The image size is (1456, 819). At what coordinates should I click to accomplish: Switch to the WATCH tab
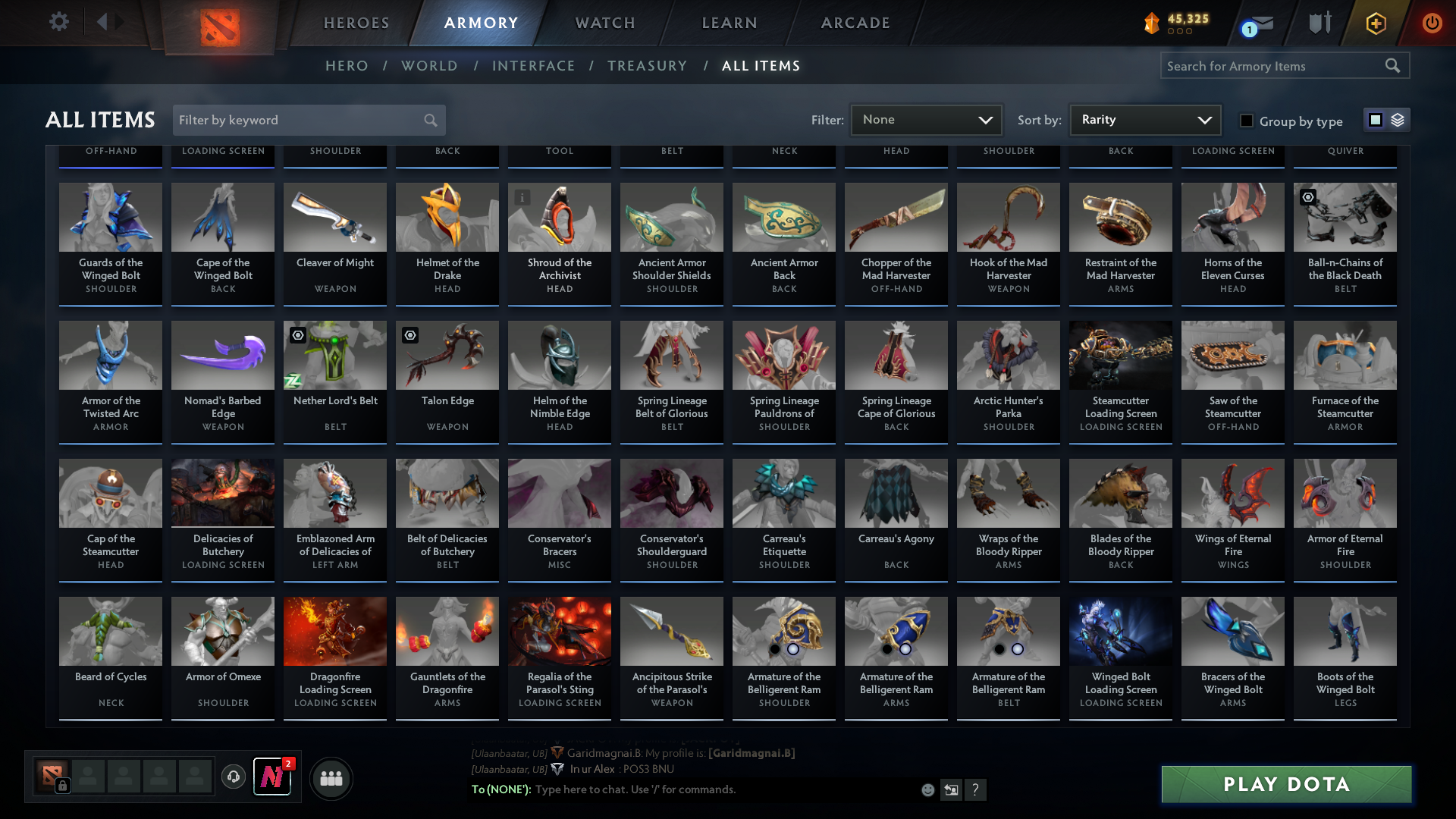(603, 23)
